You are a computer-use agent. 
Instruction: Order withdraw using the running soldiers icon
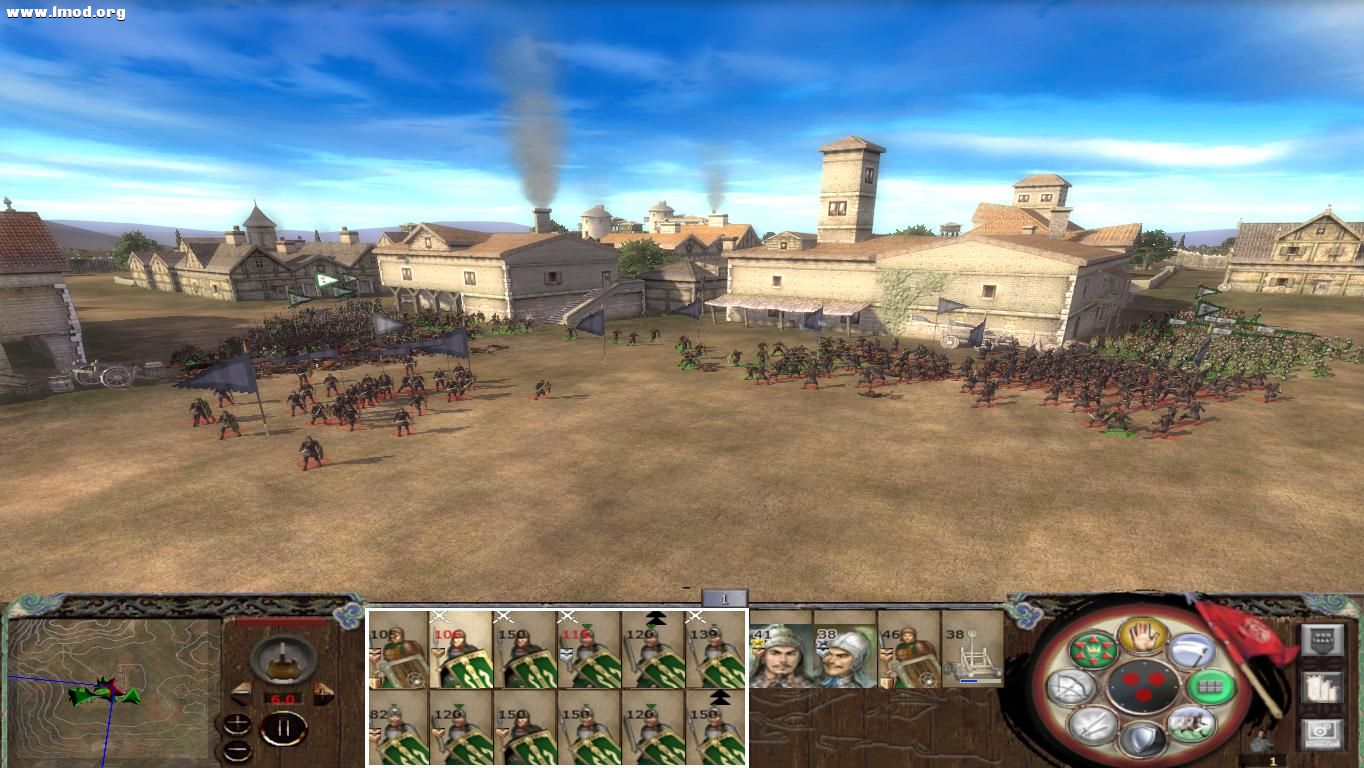[1191, 726]
